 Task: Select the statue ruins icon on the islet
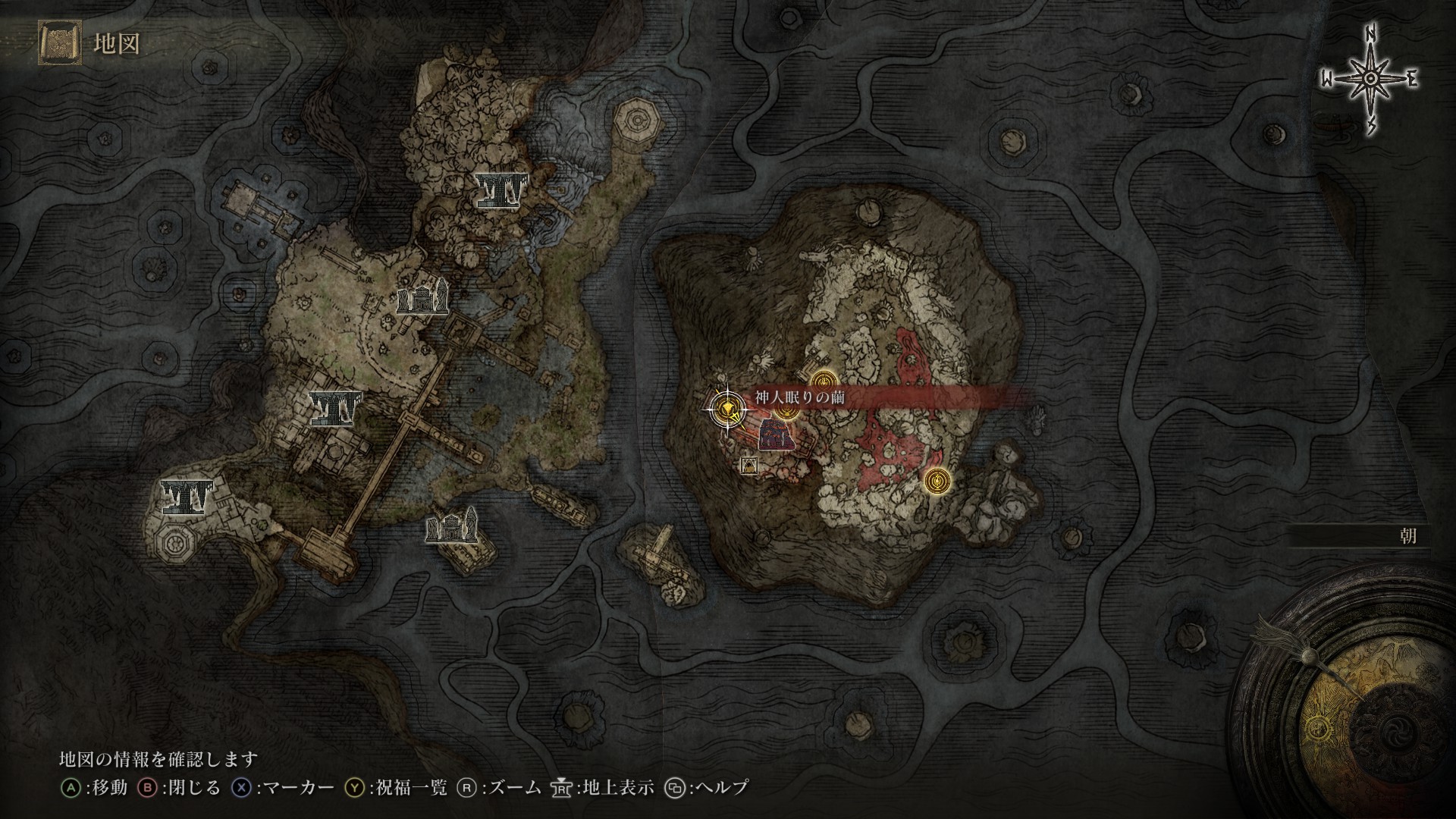(x=452, y=526)
